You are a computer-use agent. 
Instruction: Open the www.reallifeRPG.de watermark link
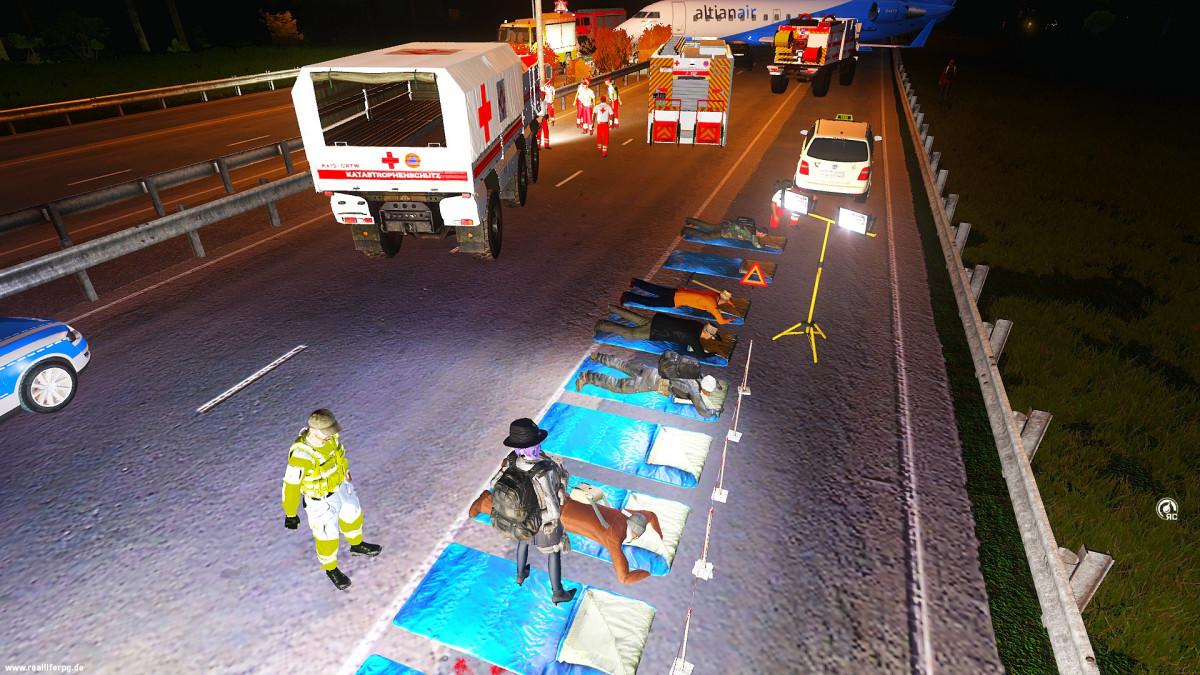pyautogui.click(x=44, y=666)
